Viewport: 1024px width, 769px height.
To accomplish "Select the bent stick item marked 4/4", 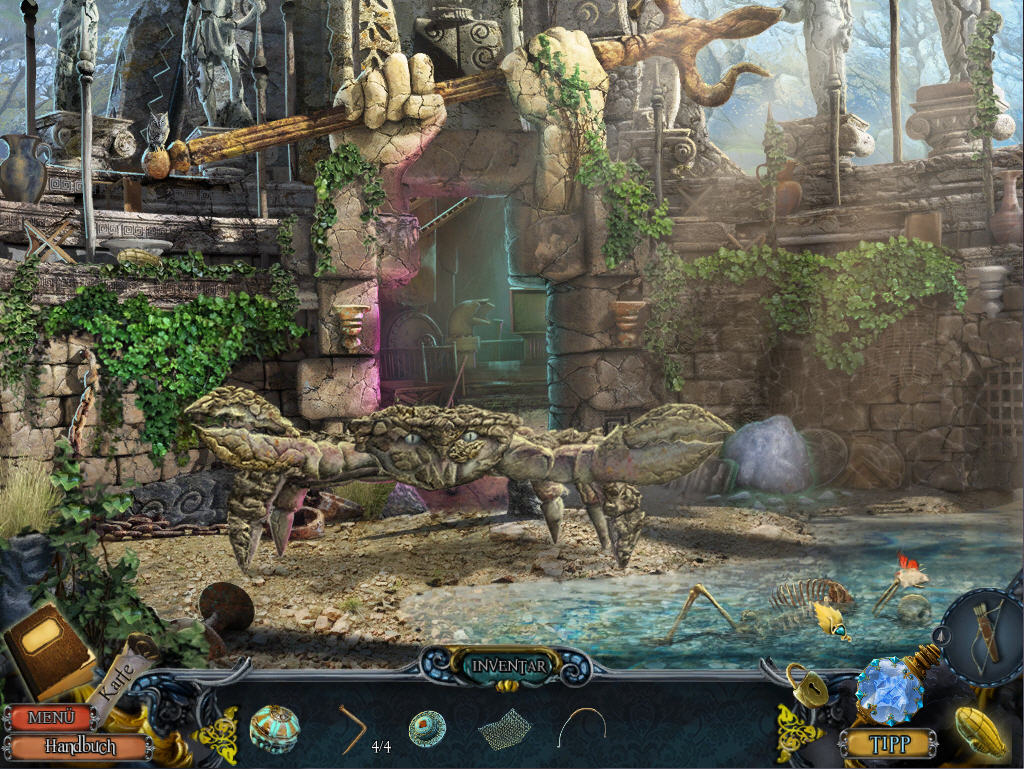I will 352,728.
